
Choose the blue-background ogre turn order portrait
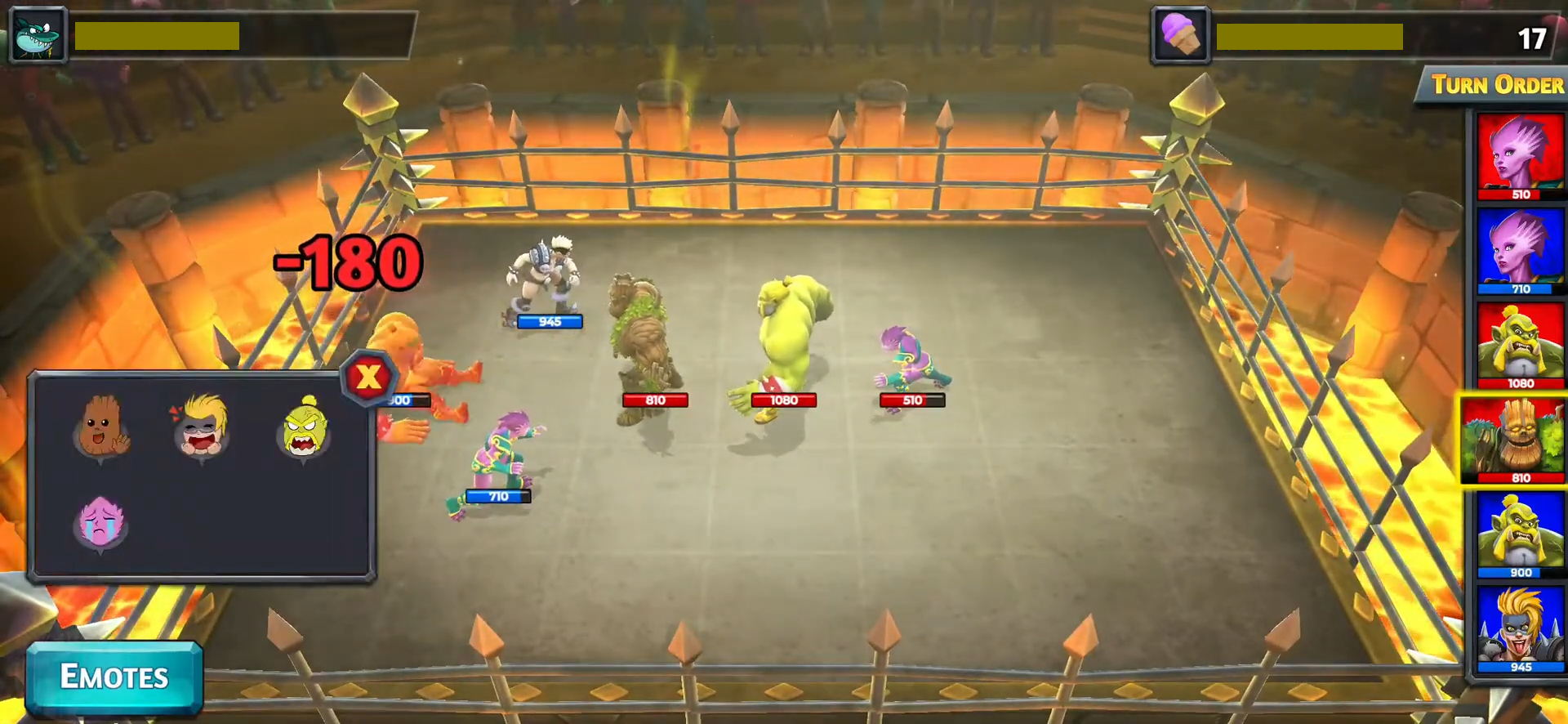click(1520, 534)
